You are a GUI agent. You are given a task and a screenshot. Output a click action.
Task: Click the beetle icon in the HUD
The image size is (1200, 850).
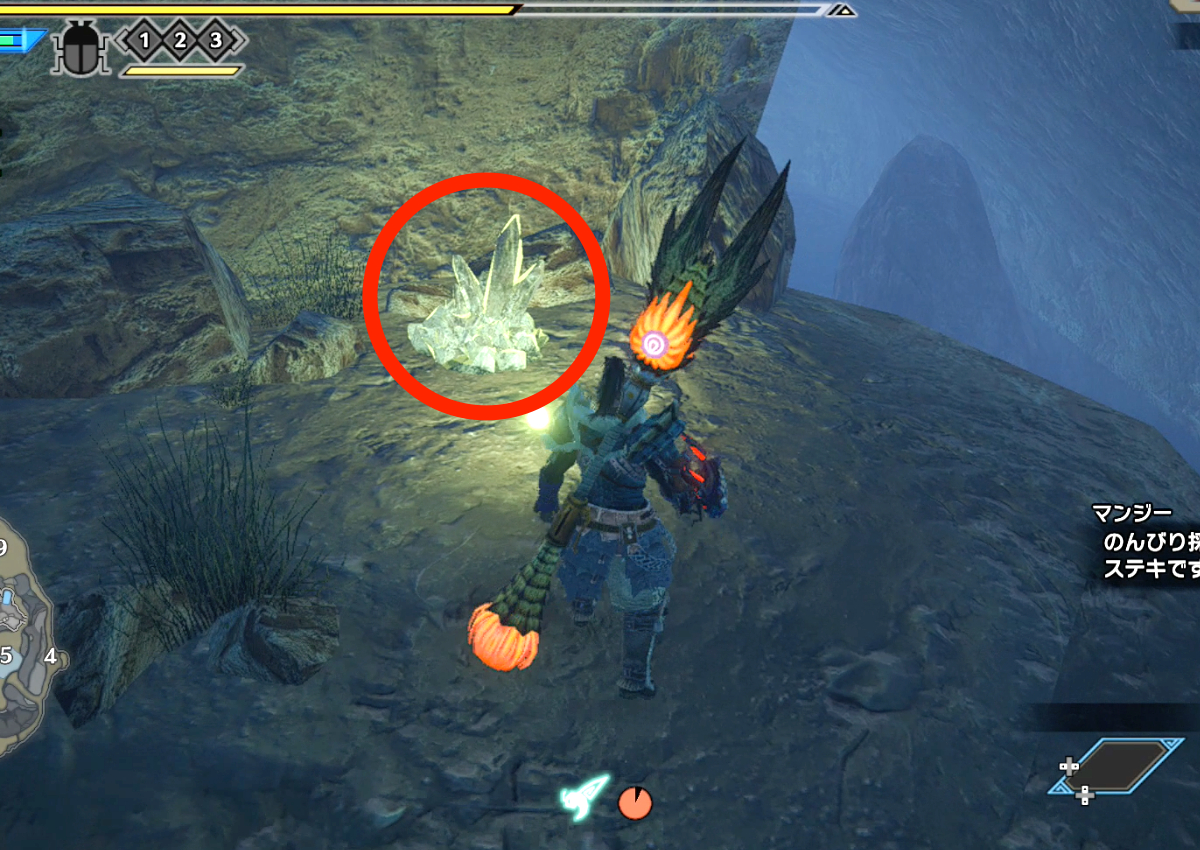82,47
